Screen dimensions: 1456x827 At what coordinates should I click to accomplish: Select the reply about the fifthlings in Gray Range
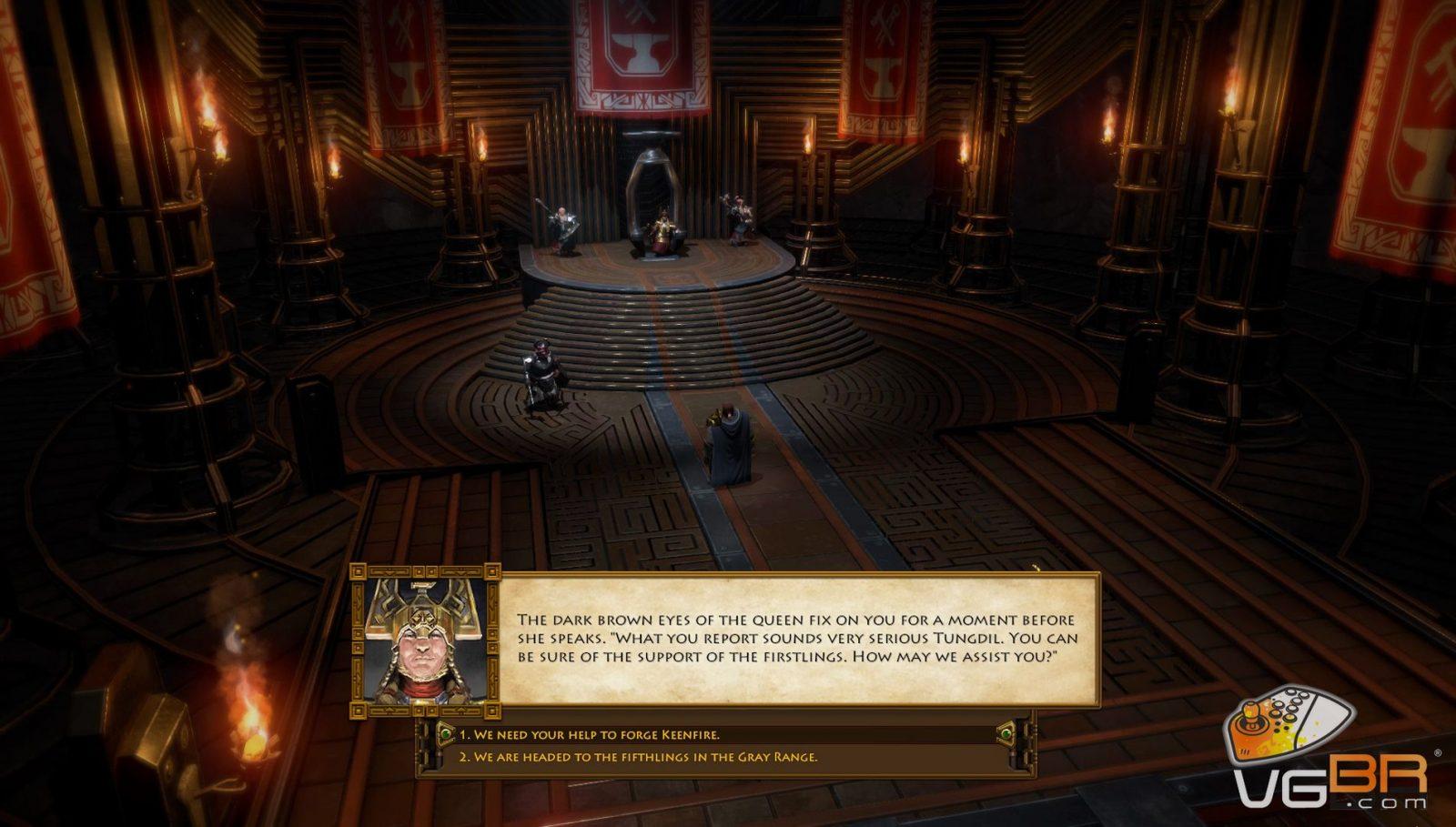point(638,757)
